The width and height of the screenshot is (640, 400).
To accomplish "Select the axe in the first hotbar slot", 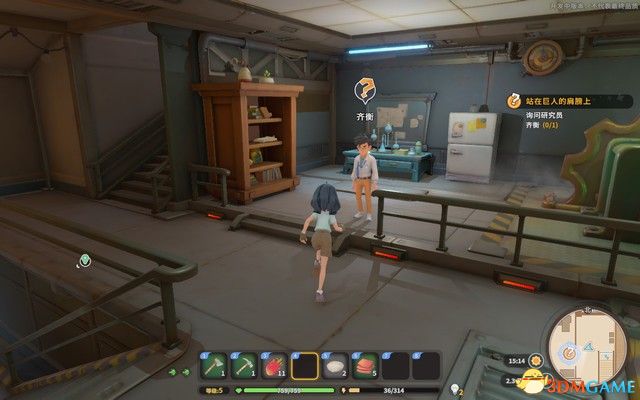I will (x=215, y=366).
